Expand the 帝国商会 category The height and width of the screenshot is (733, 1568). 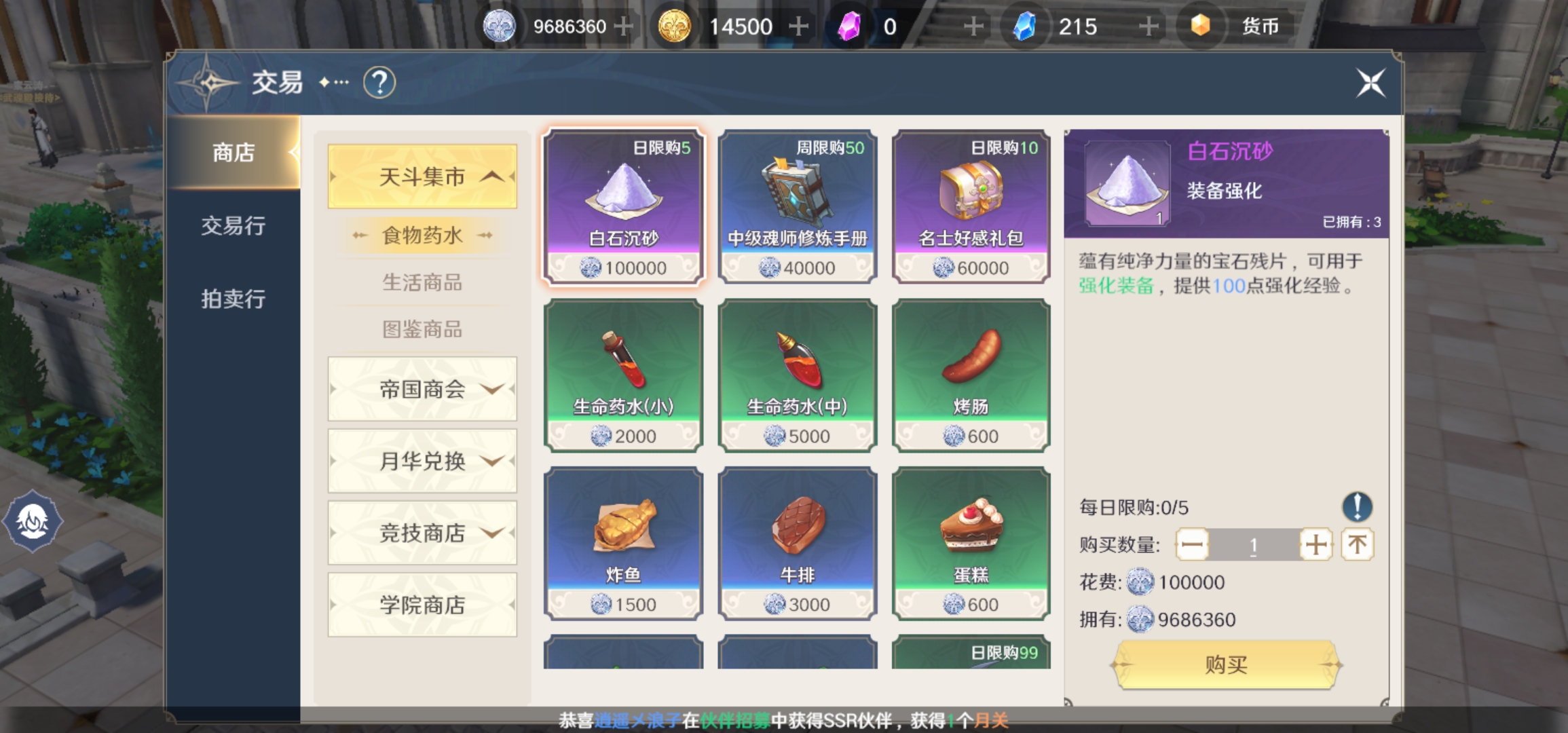pyautogui.click(x=422, y=389)
